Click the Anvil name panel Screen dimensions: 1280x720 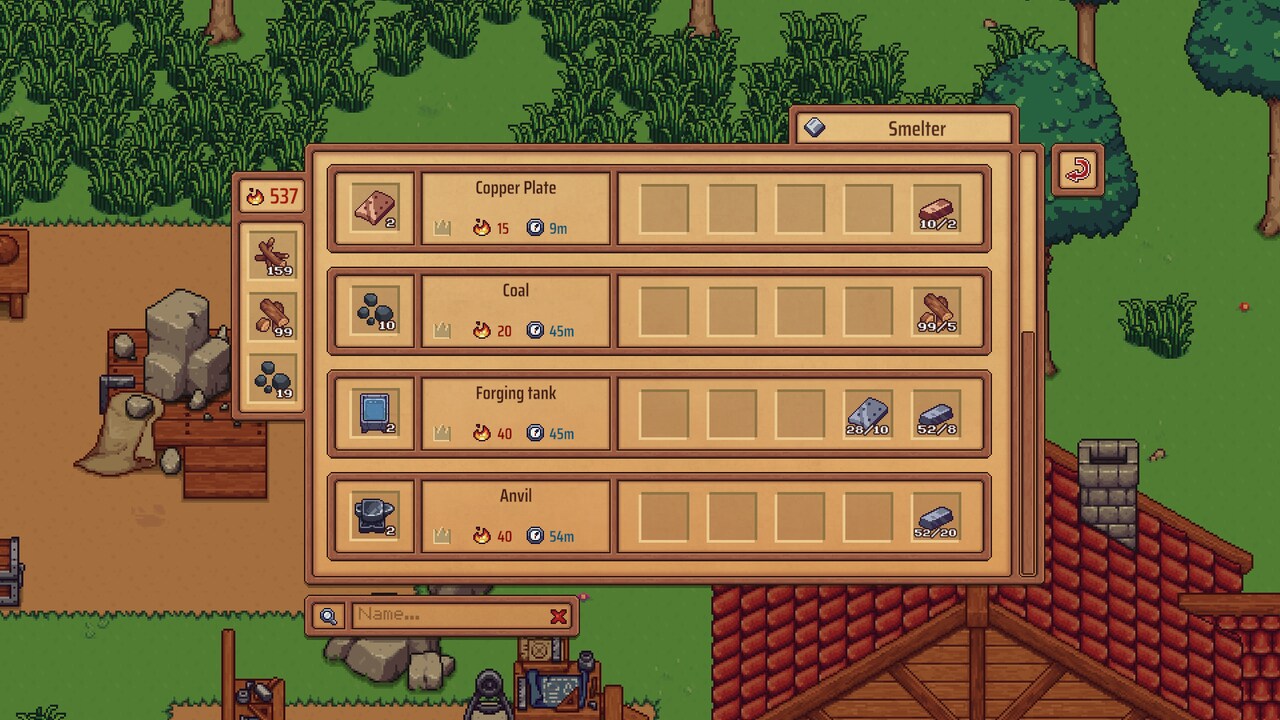point(515,516)
